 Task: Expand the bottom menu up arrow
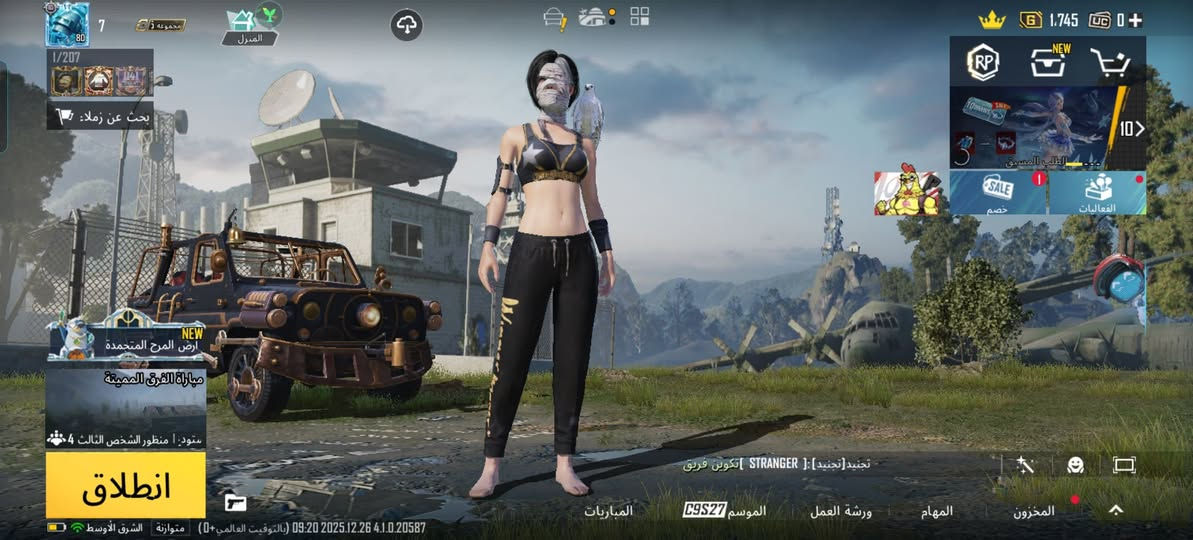coord(1116,510)
